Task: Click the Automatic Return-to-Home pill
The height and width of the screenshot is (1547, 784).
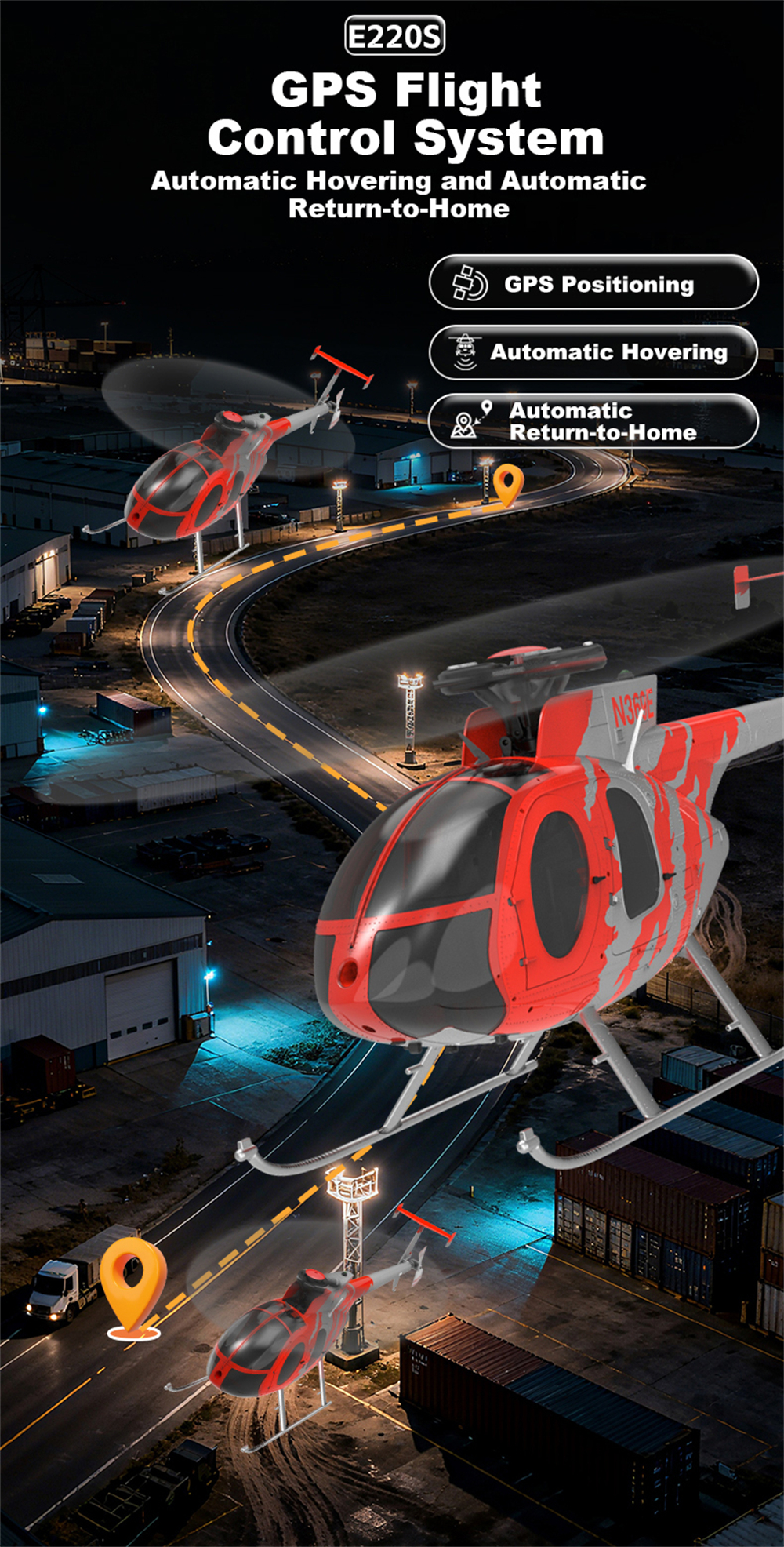Action: click(x=593, y=421)
